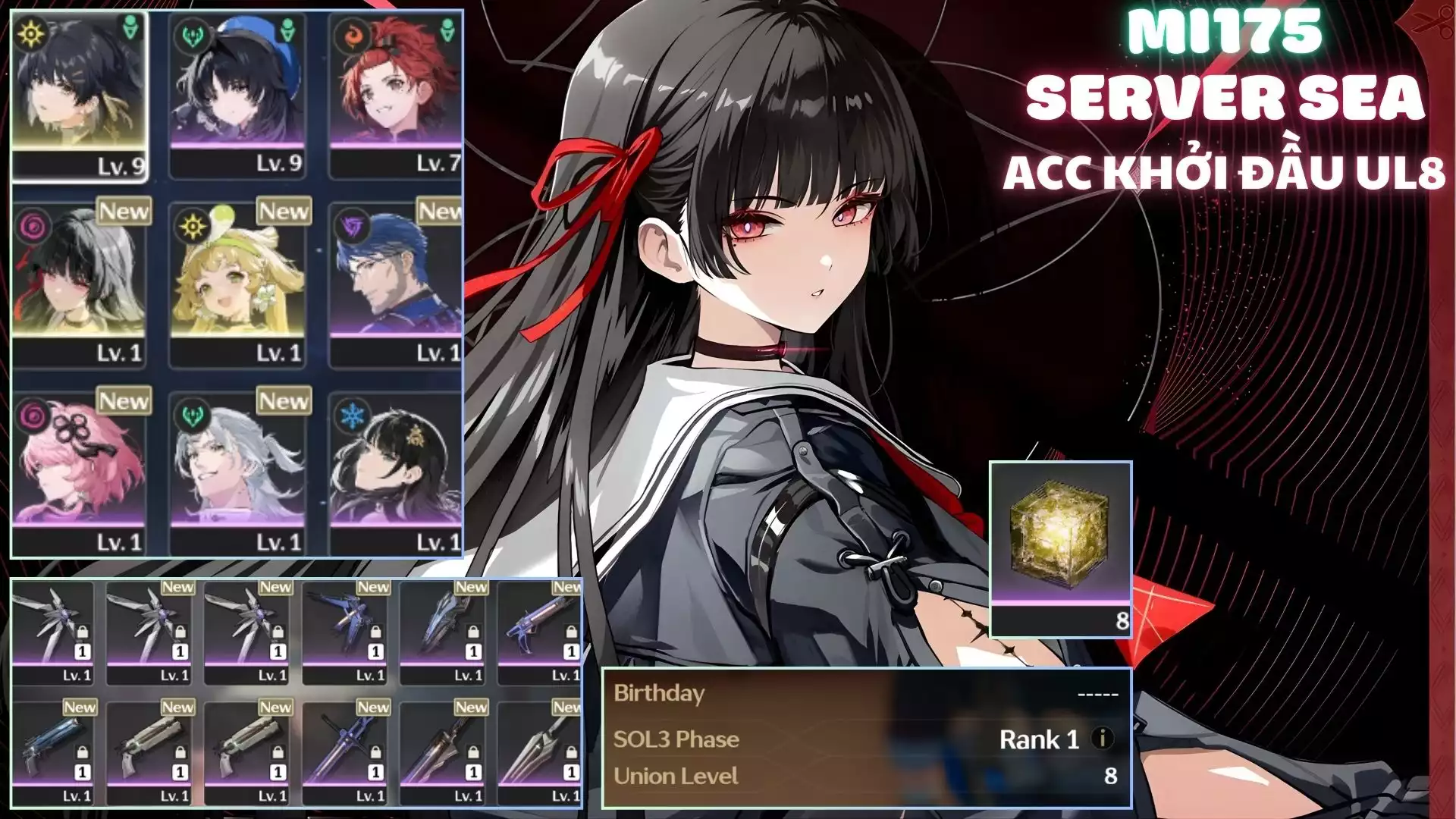Select the black-haired Lv. 9 character portrait
1456x819 pixels.
pos(79,95)
